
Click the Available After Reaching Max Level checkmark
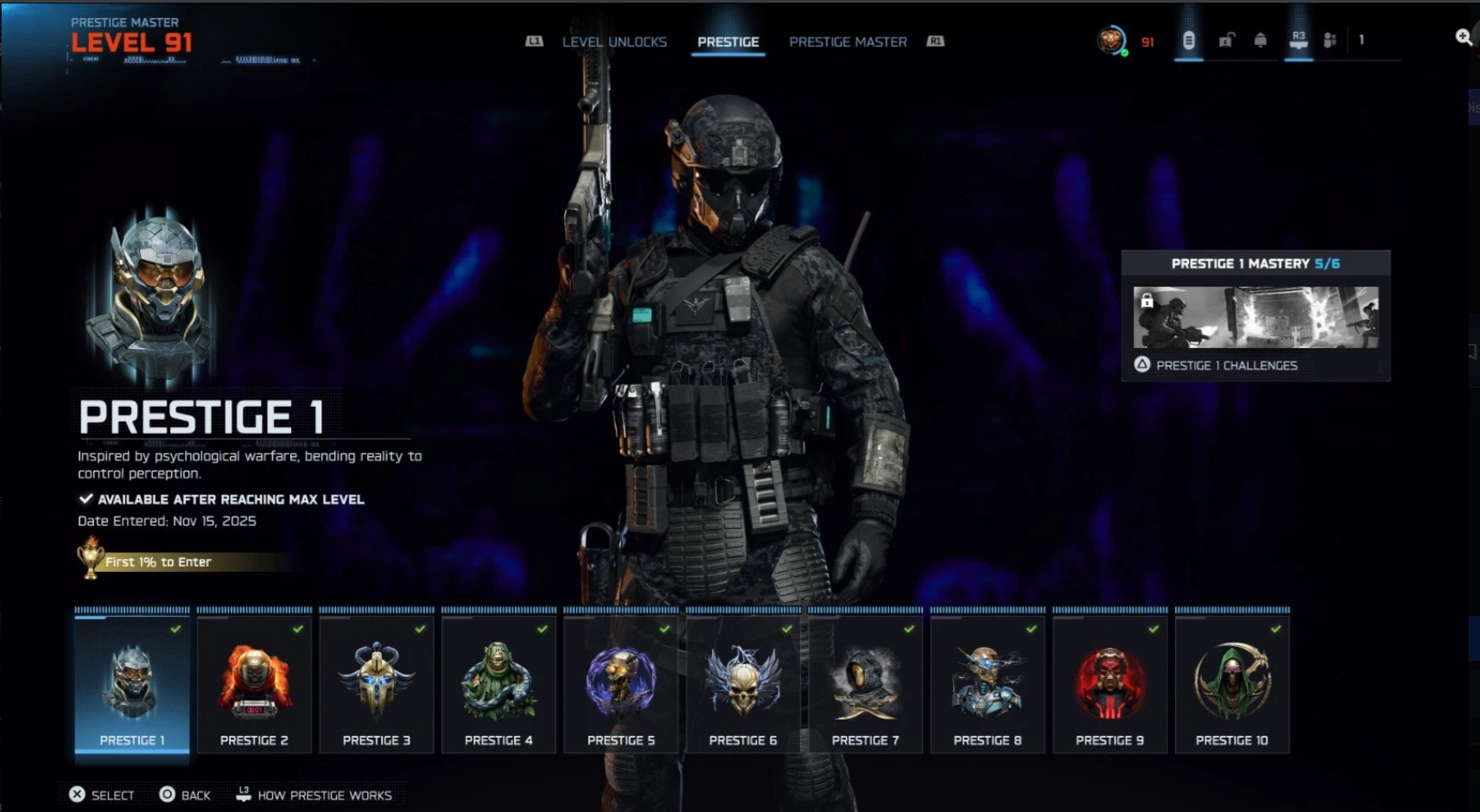coord(86,498)
